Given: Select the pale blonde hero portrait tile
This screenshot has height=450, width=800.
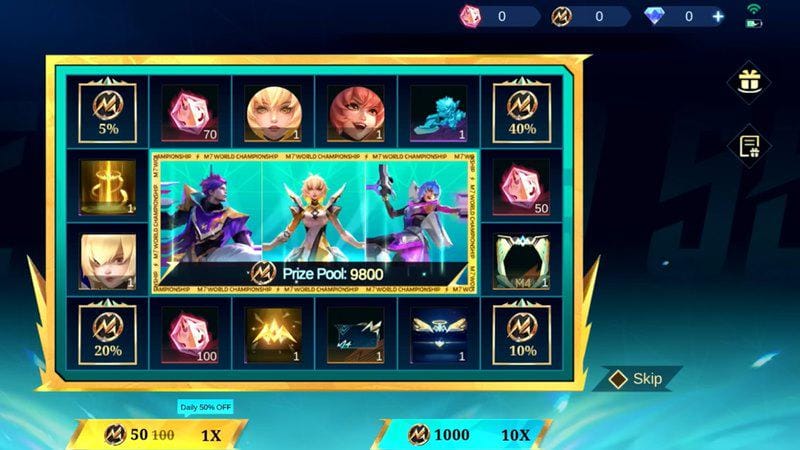Looking at the screenshot, I should click(x=107, y=260).
